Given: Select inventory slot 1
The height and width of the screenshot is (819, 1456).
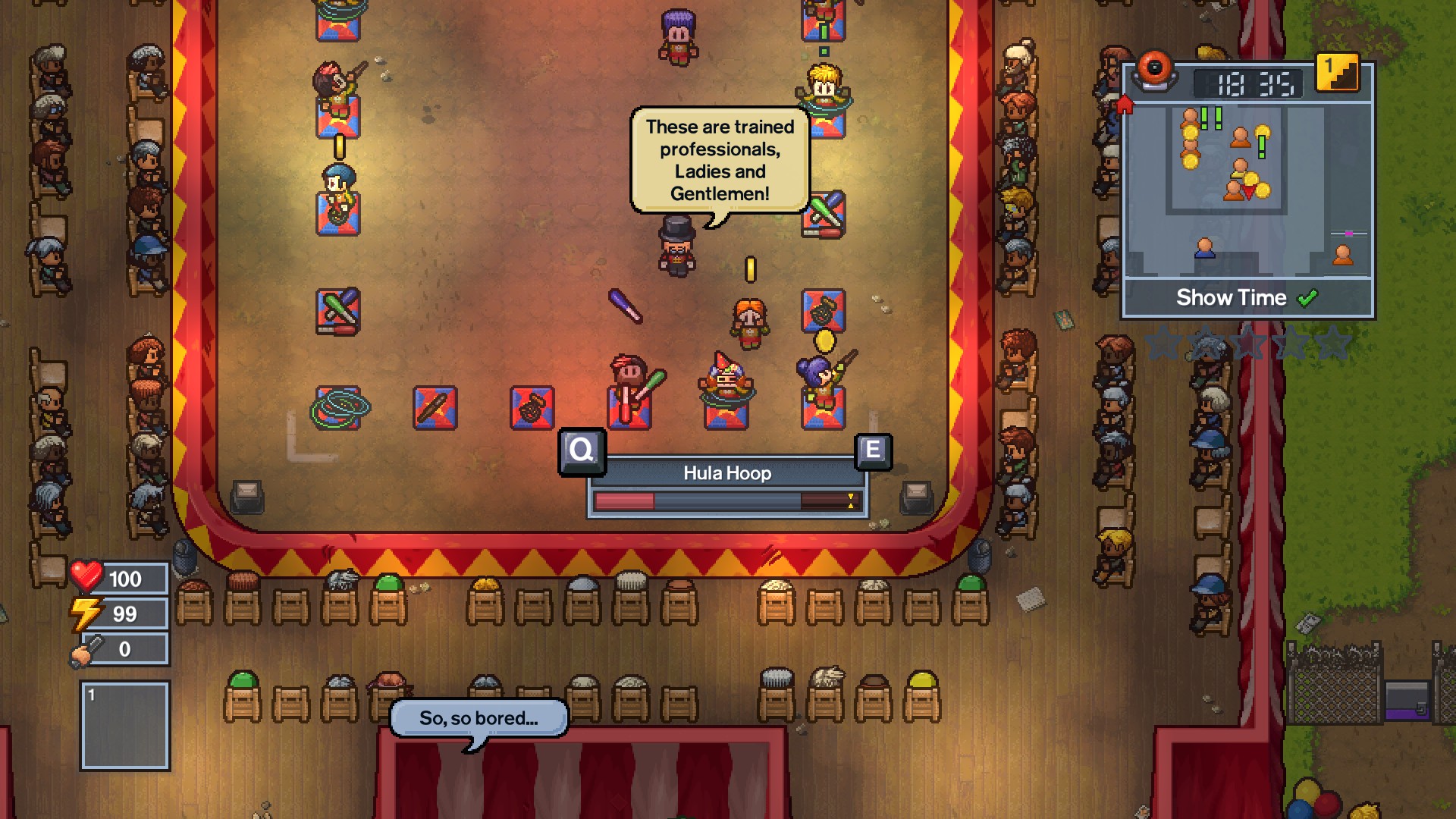Looking at the screenshot, I should pyautogui.click(x=124, y=723).
